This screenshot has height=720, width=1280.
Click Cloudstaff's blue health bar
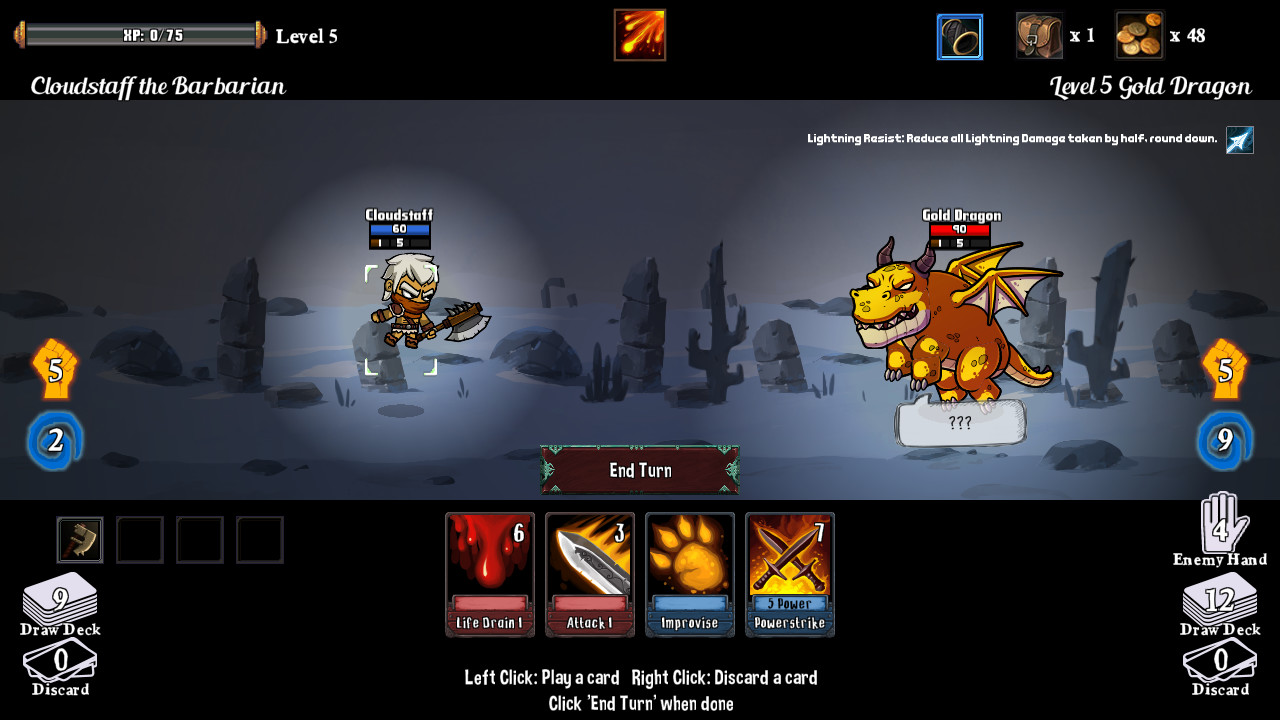click(398, 228)
